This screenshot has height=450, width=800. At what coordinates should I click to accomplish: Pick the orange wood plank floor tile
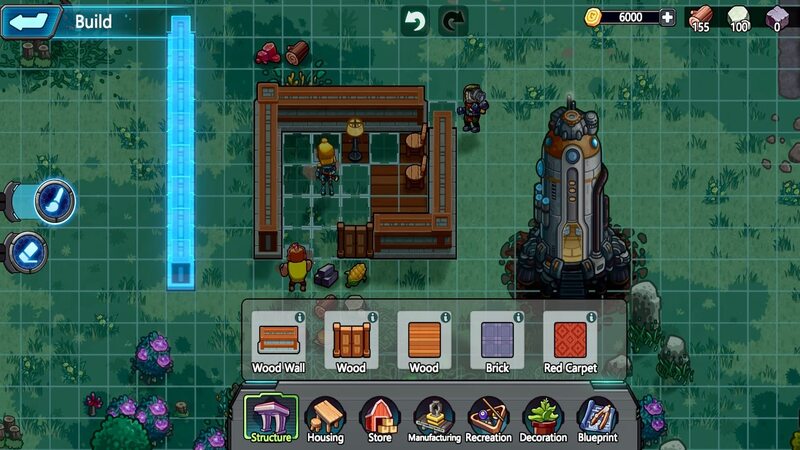423,340
